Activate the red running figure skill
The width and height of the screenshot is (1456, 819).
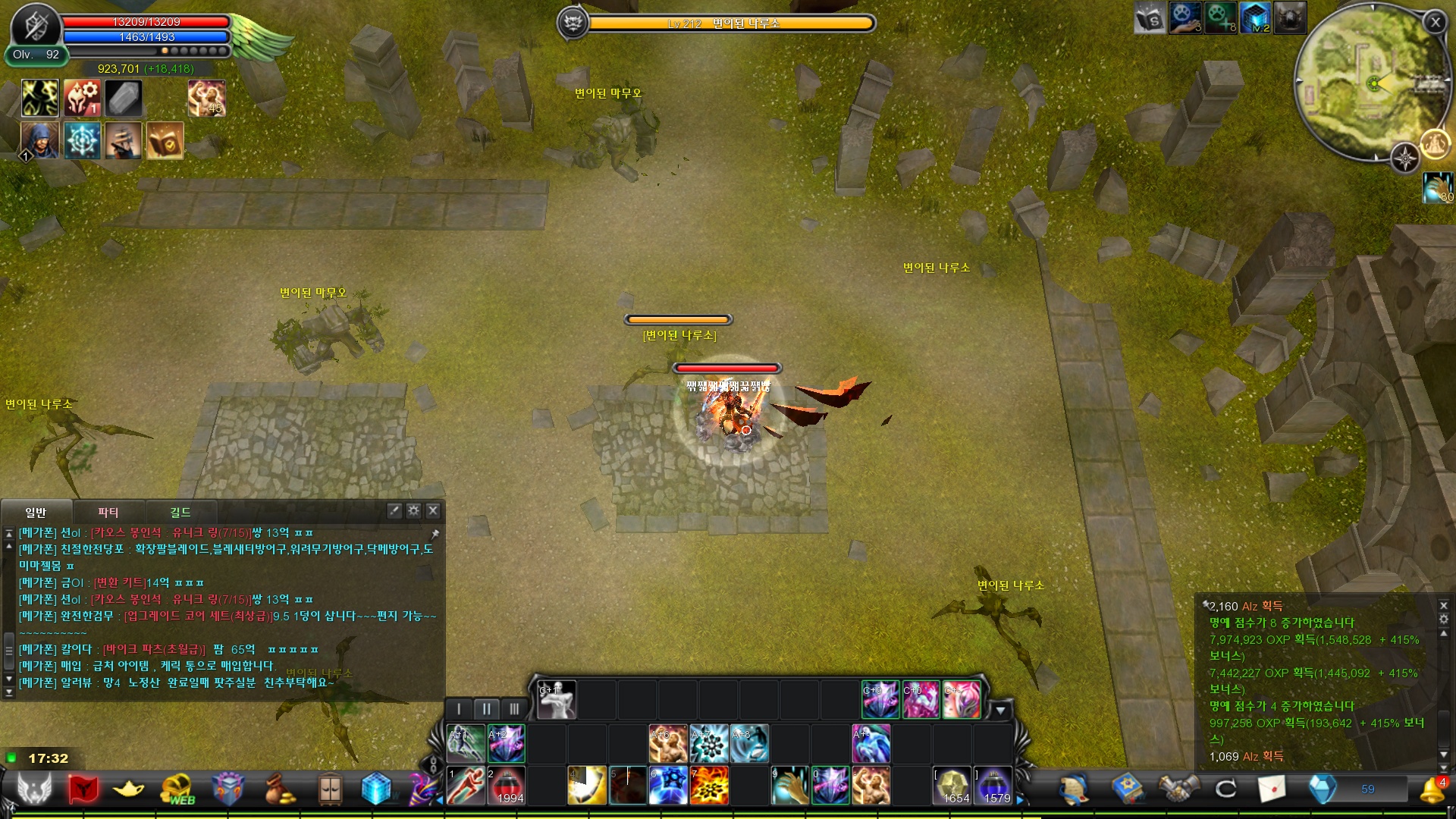click(466, 786)
